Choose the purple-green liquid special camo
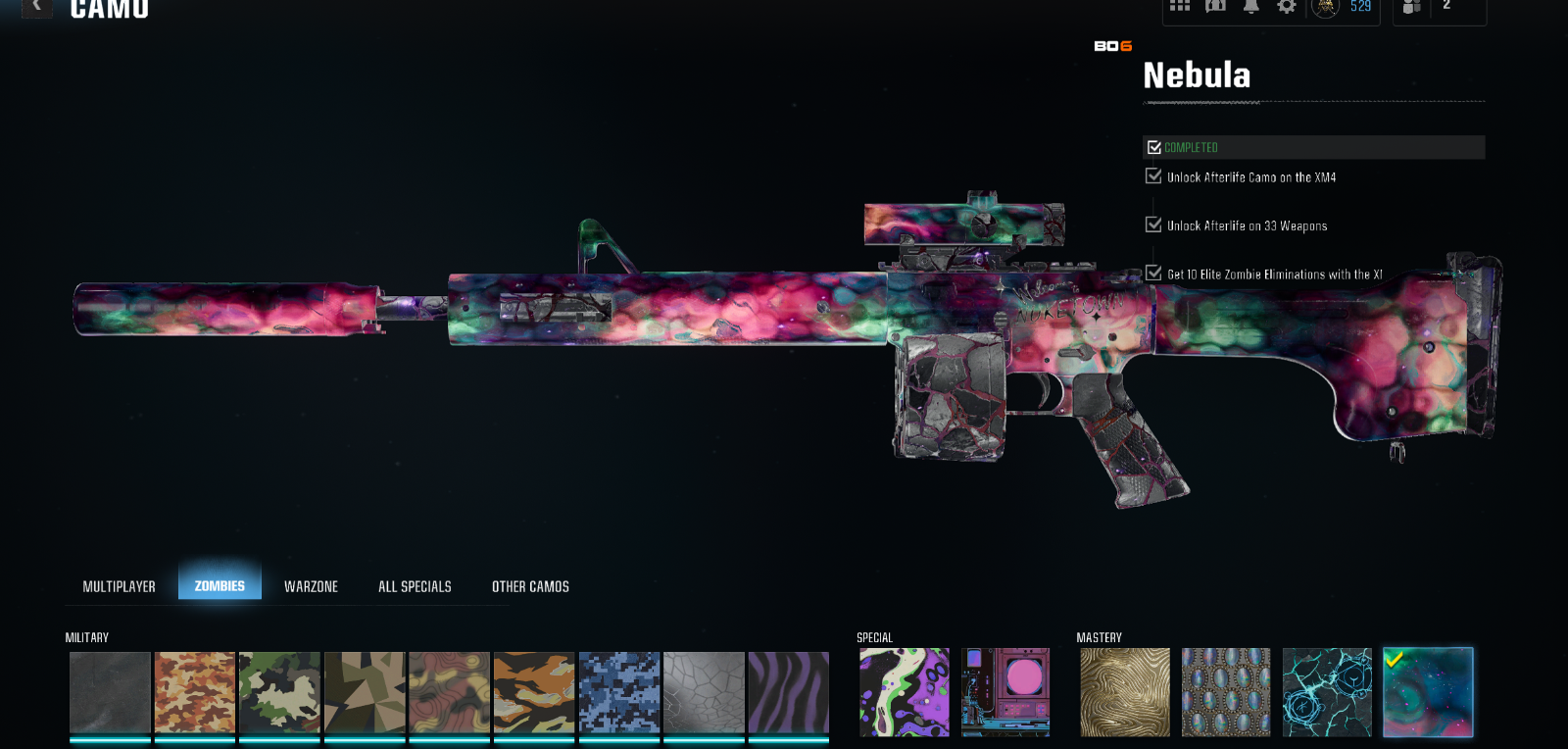Viewport: 1568px width, 749px height. tap(904, 692)
